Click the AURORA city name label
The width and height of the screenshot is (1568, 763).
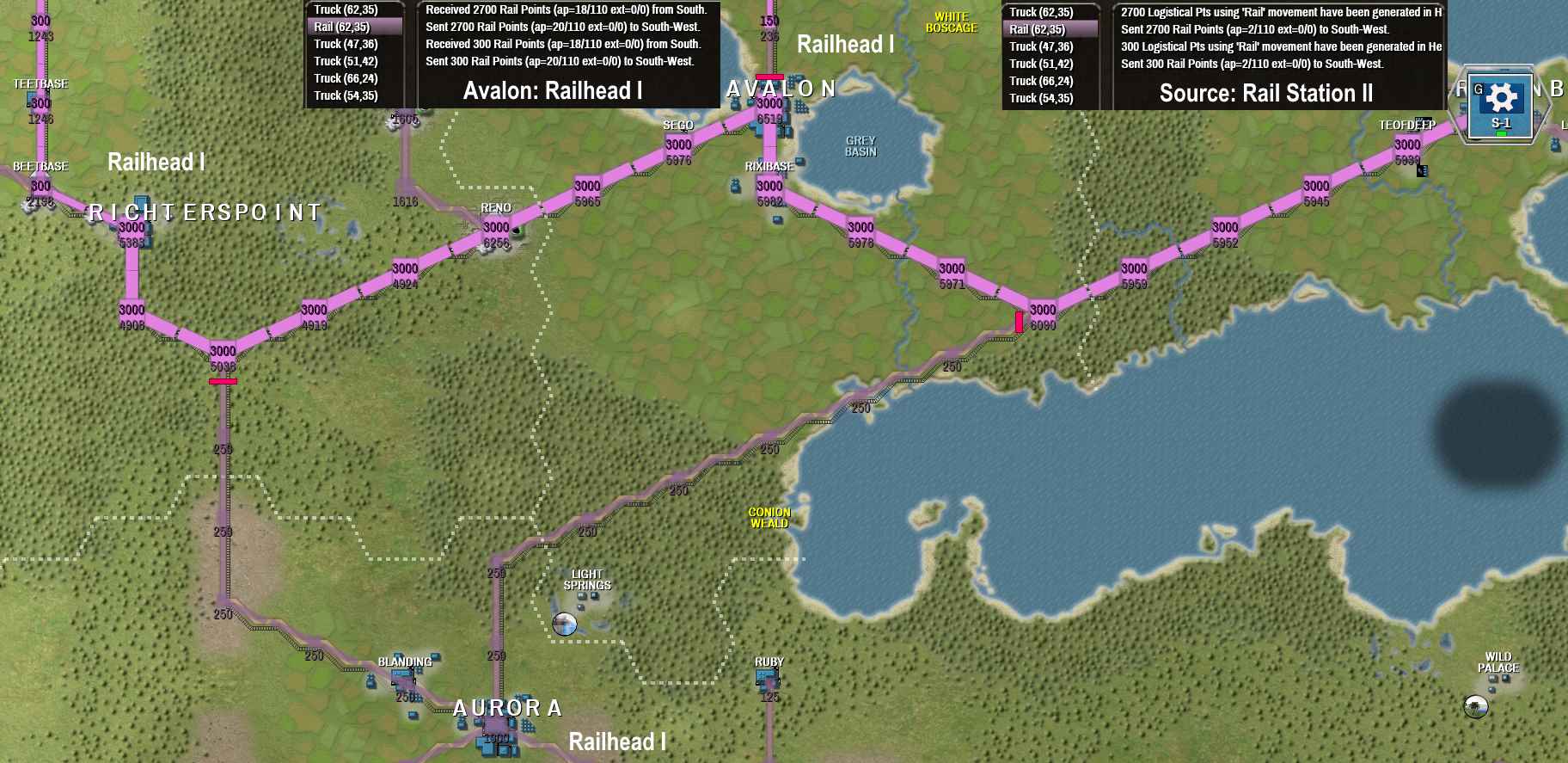tap(507, 708)
